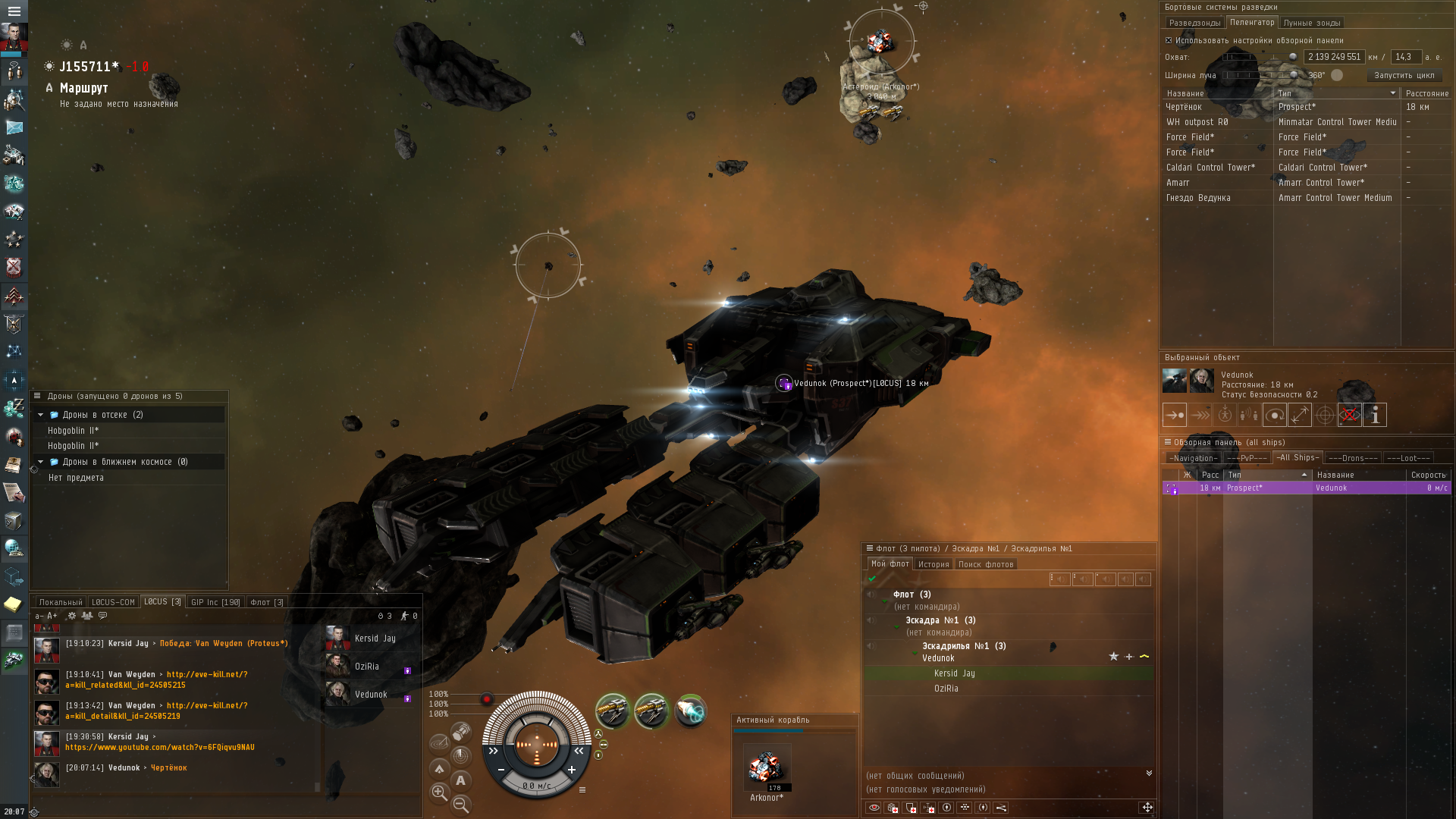Start the directional scan cycle
The height and width of the screenshot is (819, 1456).
tap(1404, 75)
